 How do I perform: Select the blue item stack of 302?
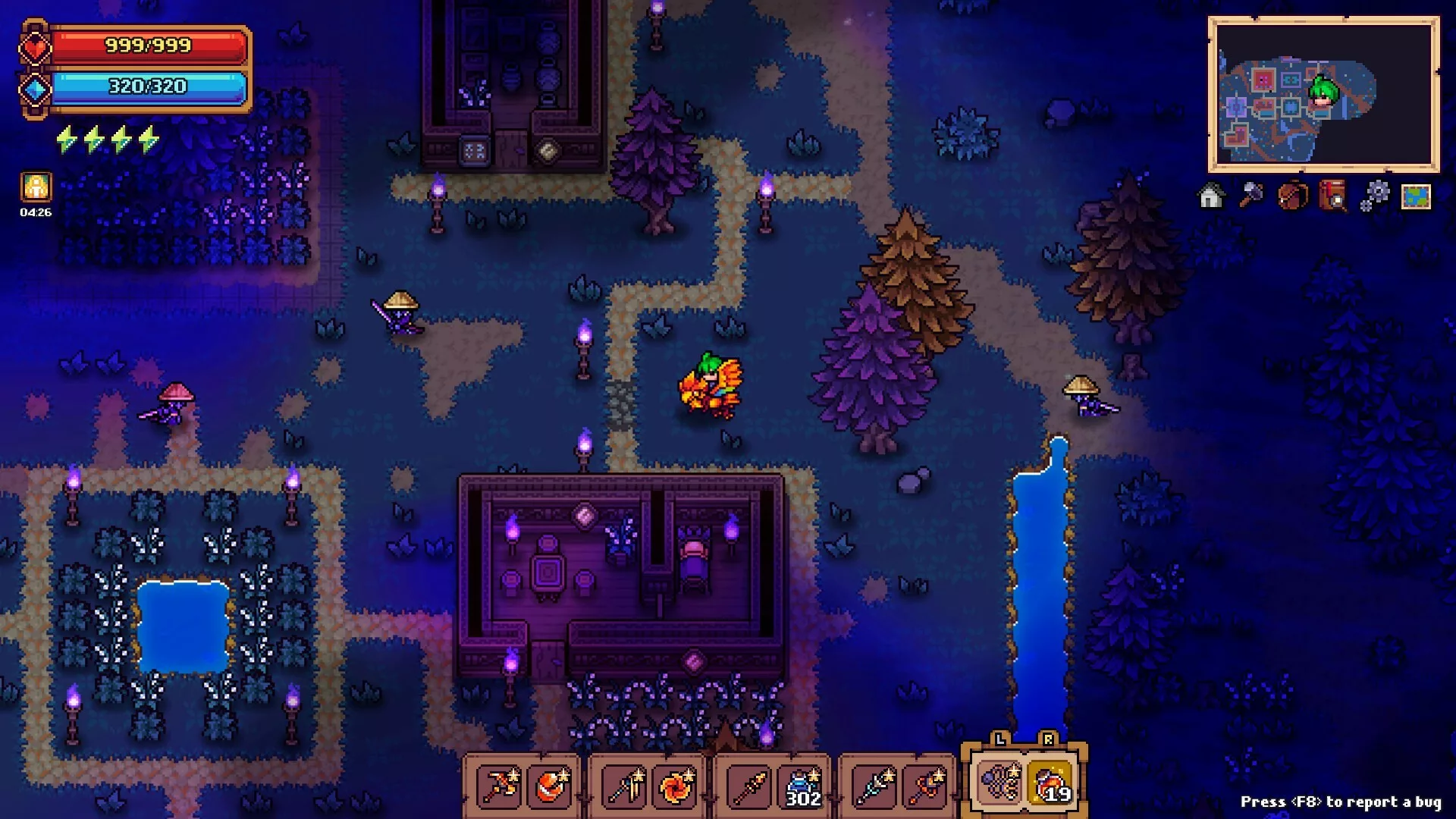[x=802, y=786]
